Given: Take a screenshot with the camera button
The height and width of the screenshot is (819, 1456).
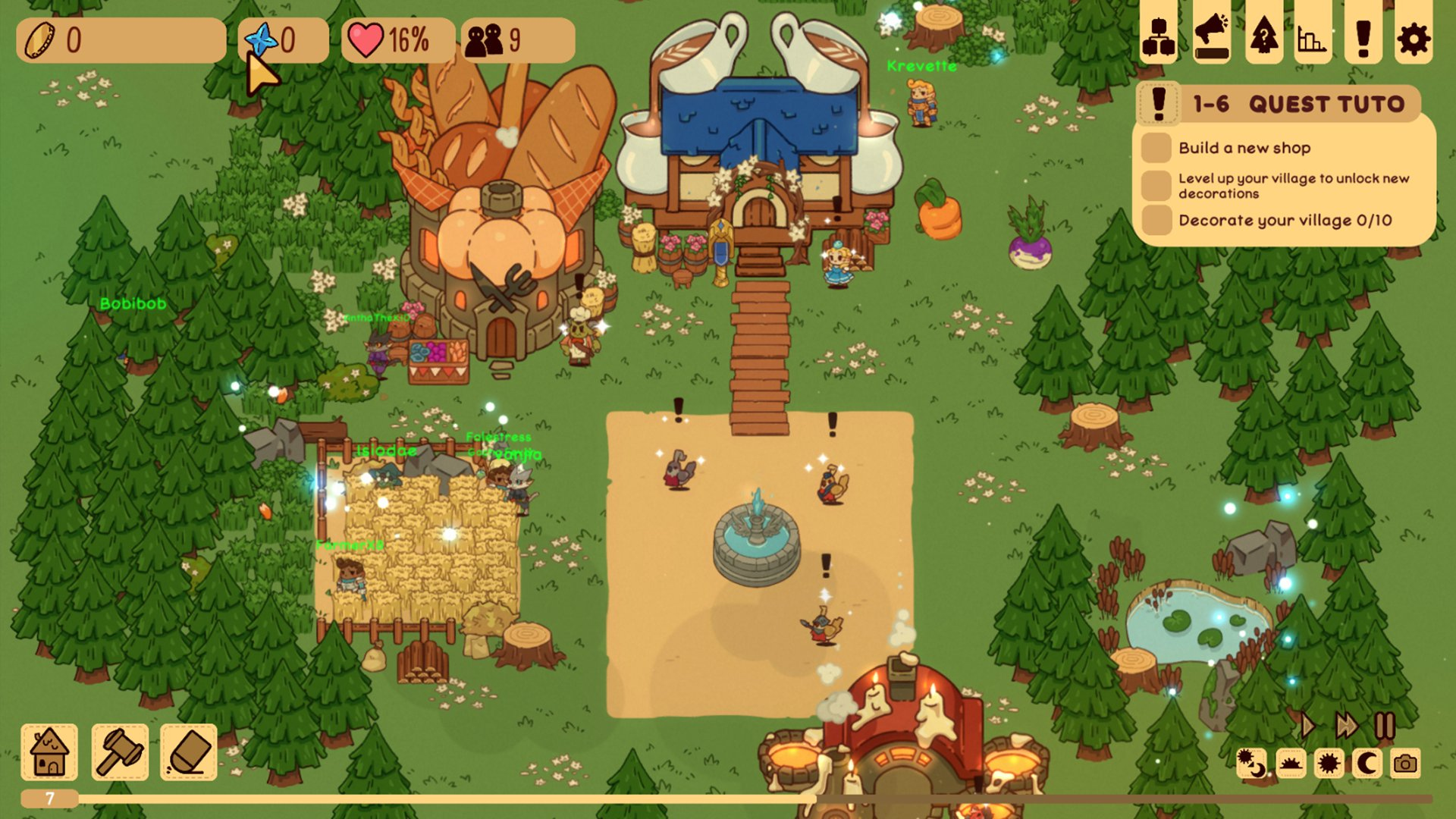Looking at the screenshot, I should coord(1405,764).
